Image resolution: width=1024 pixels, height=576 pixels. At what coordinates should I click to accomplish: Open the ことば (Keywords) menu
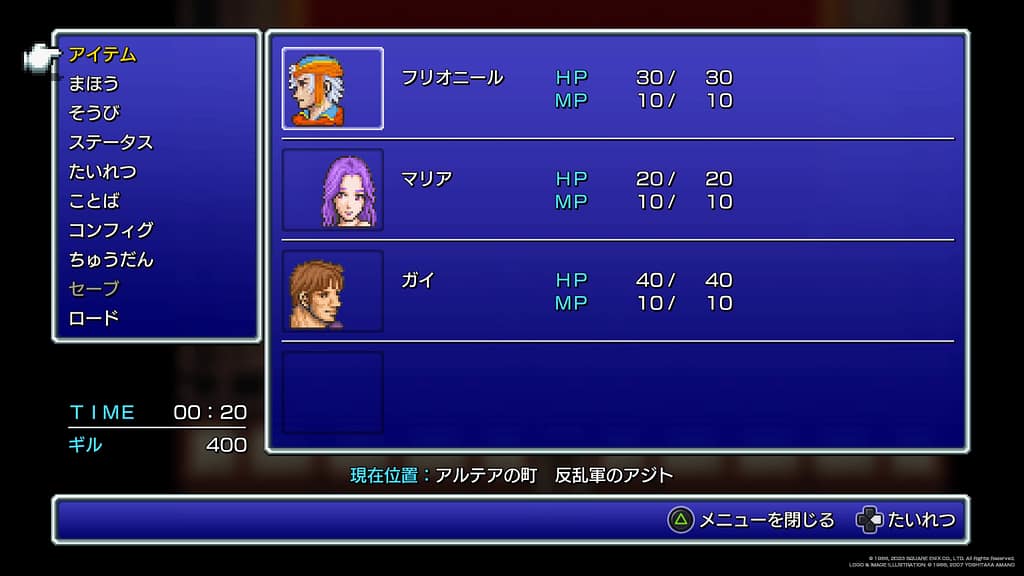pos(94,201)
